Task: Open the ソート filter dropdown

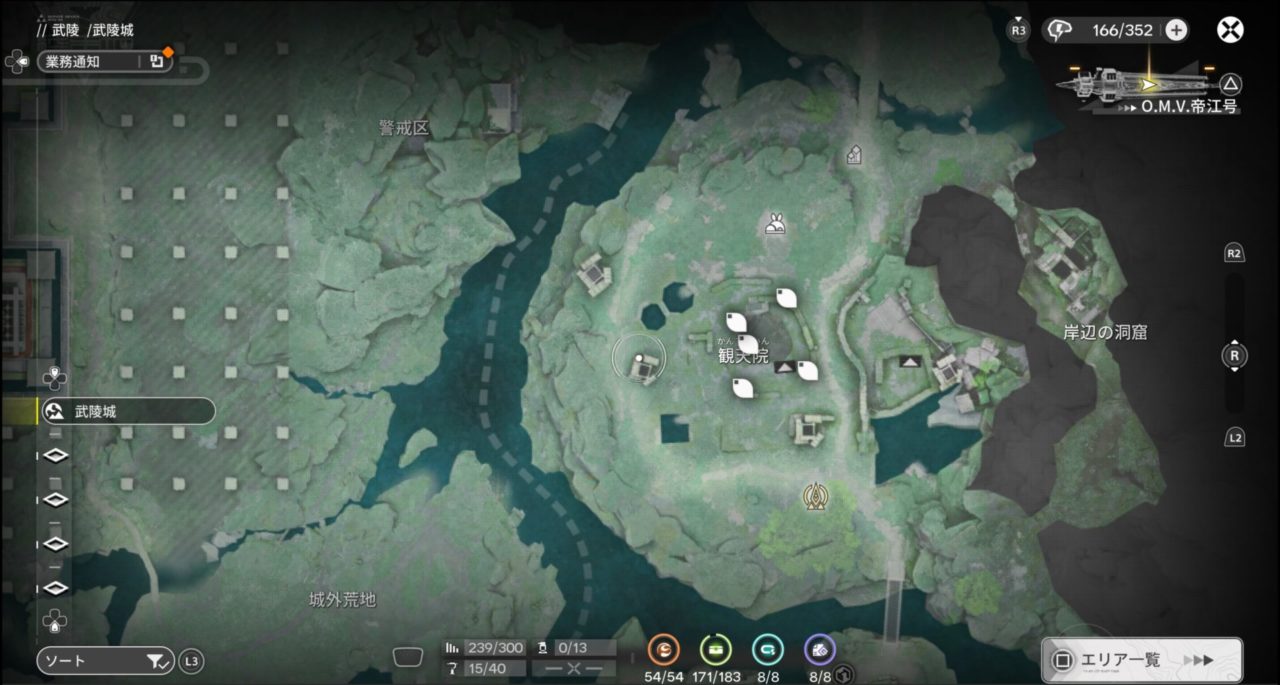Action: [x=105, y=661]
